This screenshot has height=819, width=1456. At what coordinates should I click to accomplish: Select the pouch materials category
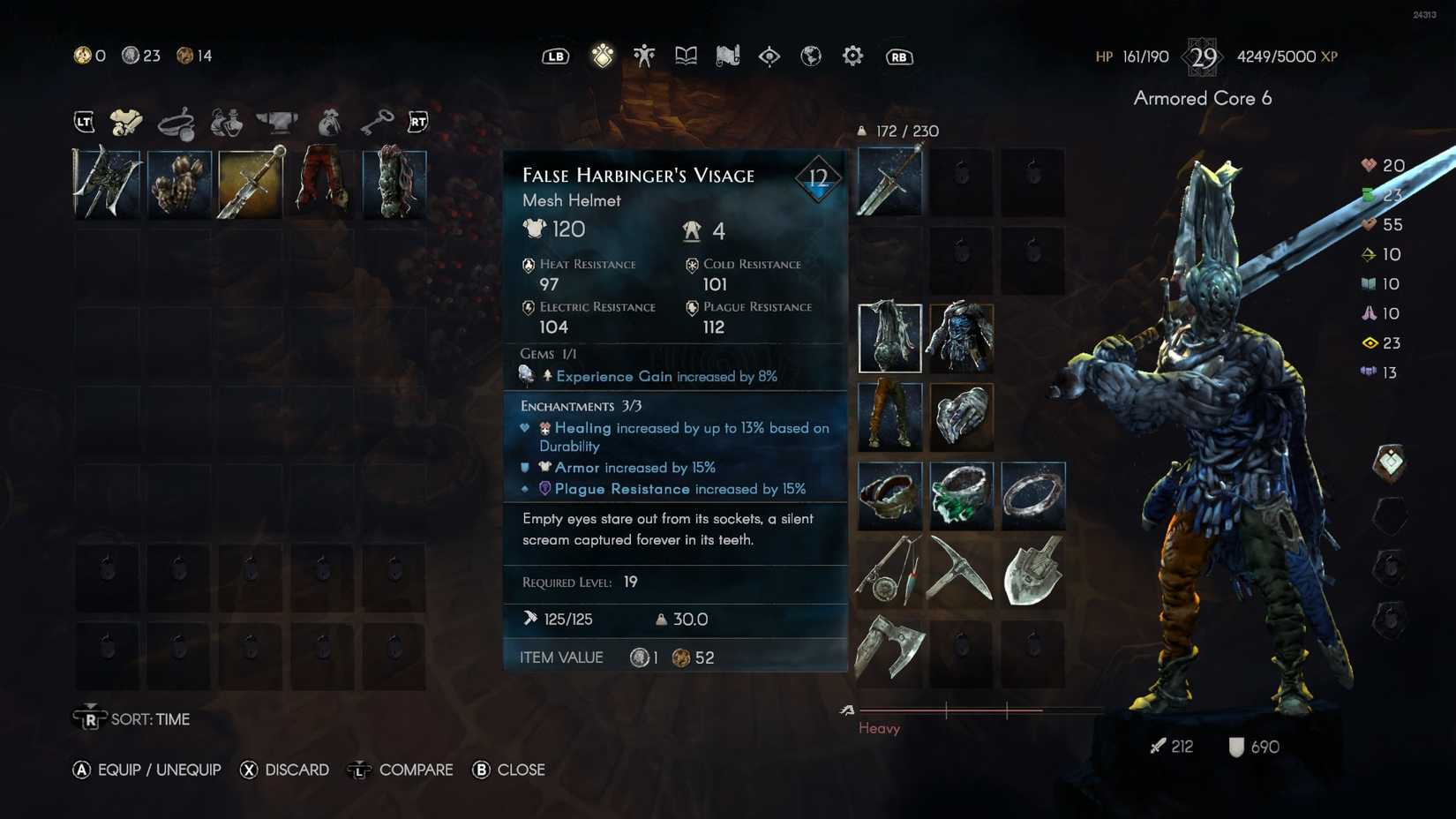pyautogui.click(x=327, y=121)
